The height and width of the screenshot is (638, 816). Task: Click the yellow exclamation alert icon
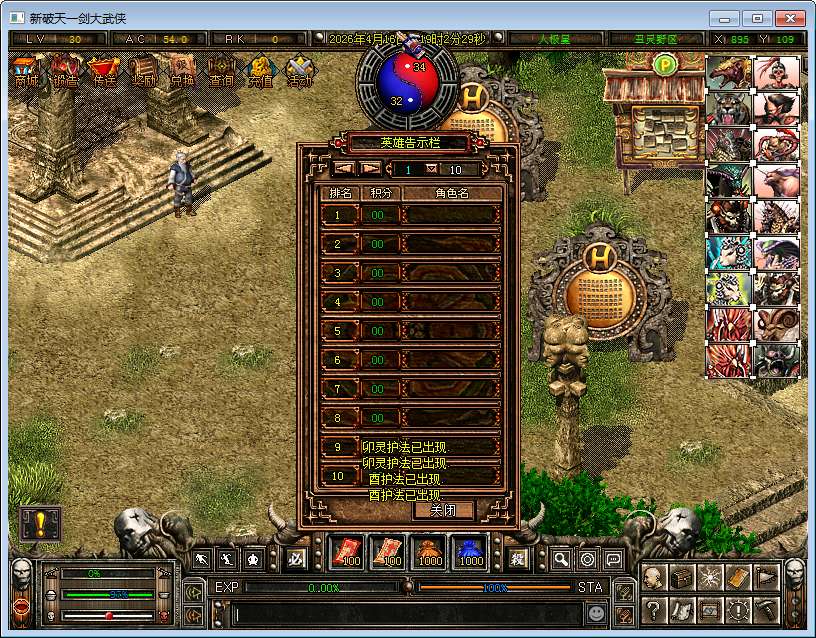[x=40, y=524]
